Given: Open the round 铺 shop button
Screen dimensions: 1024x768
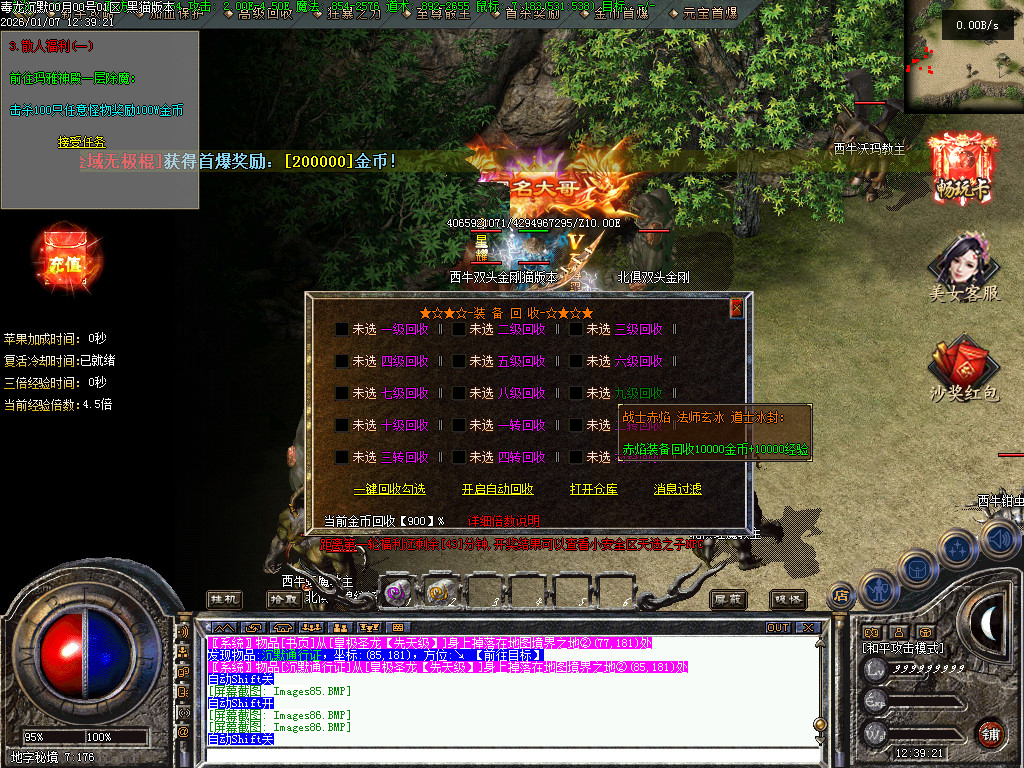Looking at the screenshot, I should pos(990,733).
